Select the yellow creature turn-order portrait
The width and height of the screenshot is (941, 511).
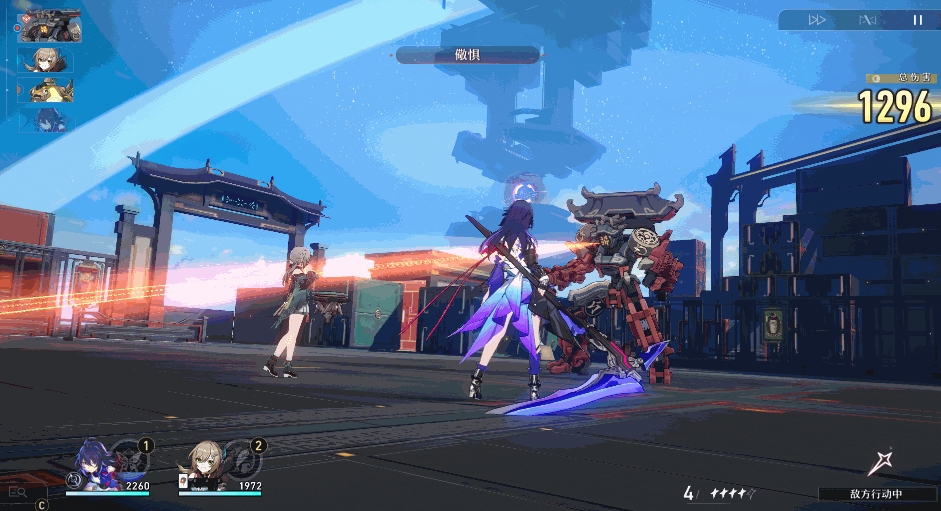coord(46,91)
